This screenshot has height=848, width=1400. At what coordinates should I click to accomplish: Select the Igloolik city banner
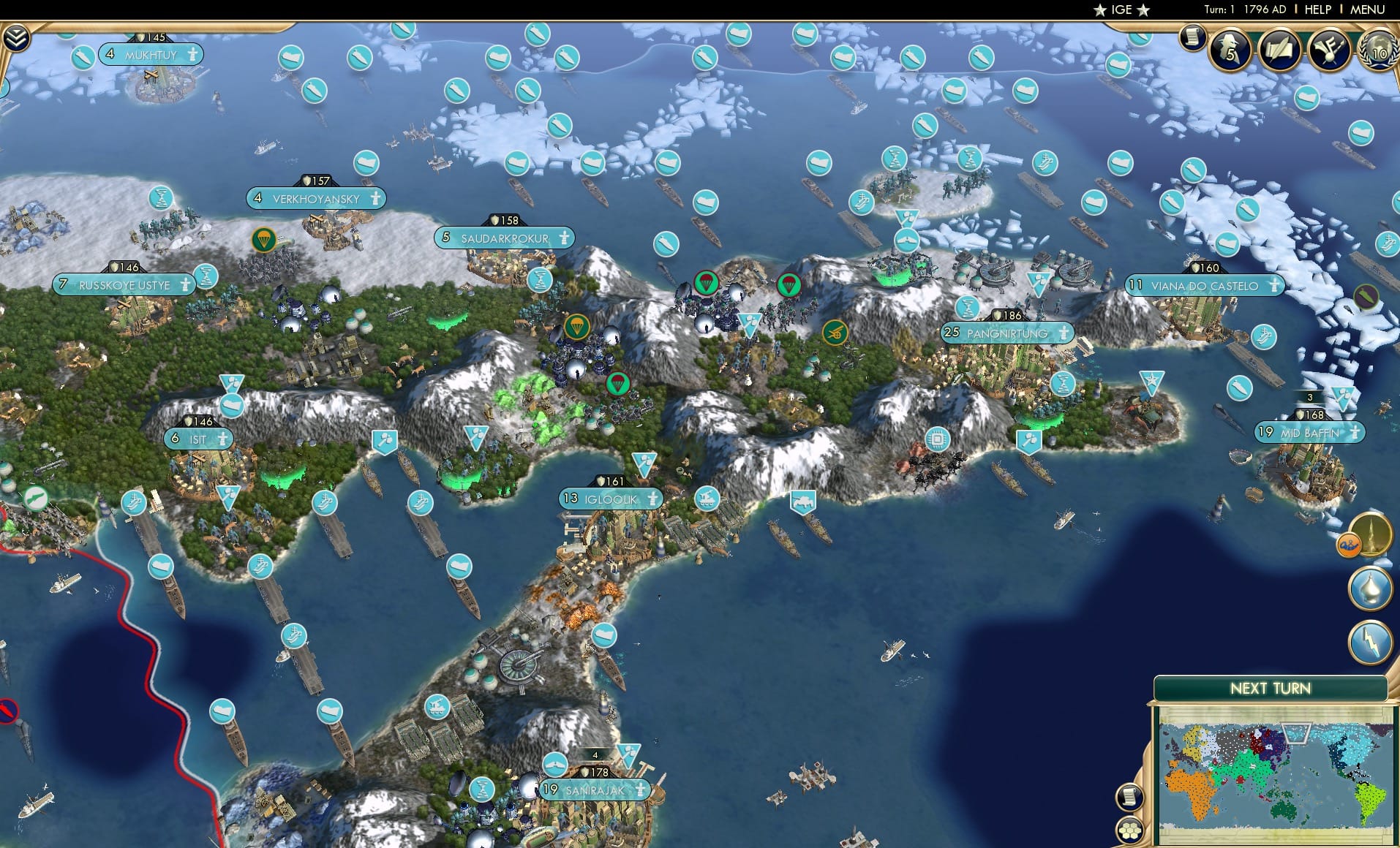point(611,499)
